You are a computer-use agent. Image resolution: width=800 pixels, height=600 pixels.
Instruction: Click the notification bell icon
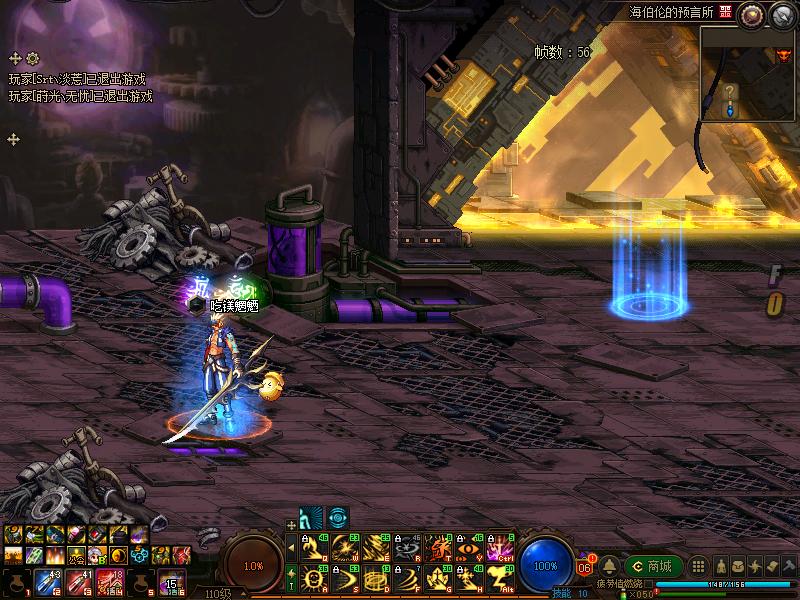point(609,567)
